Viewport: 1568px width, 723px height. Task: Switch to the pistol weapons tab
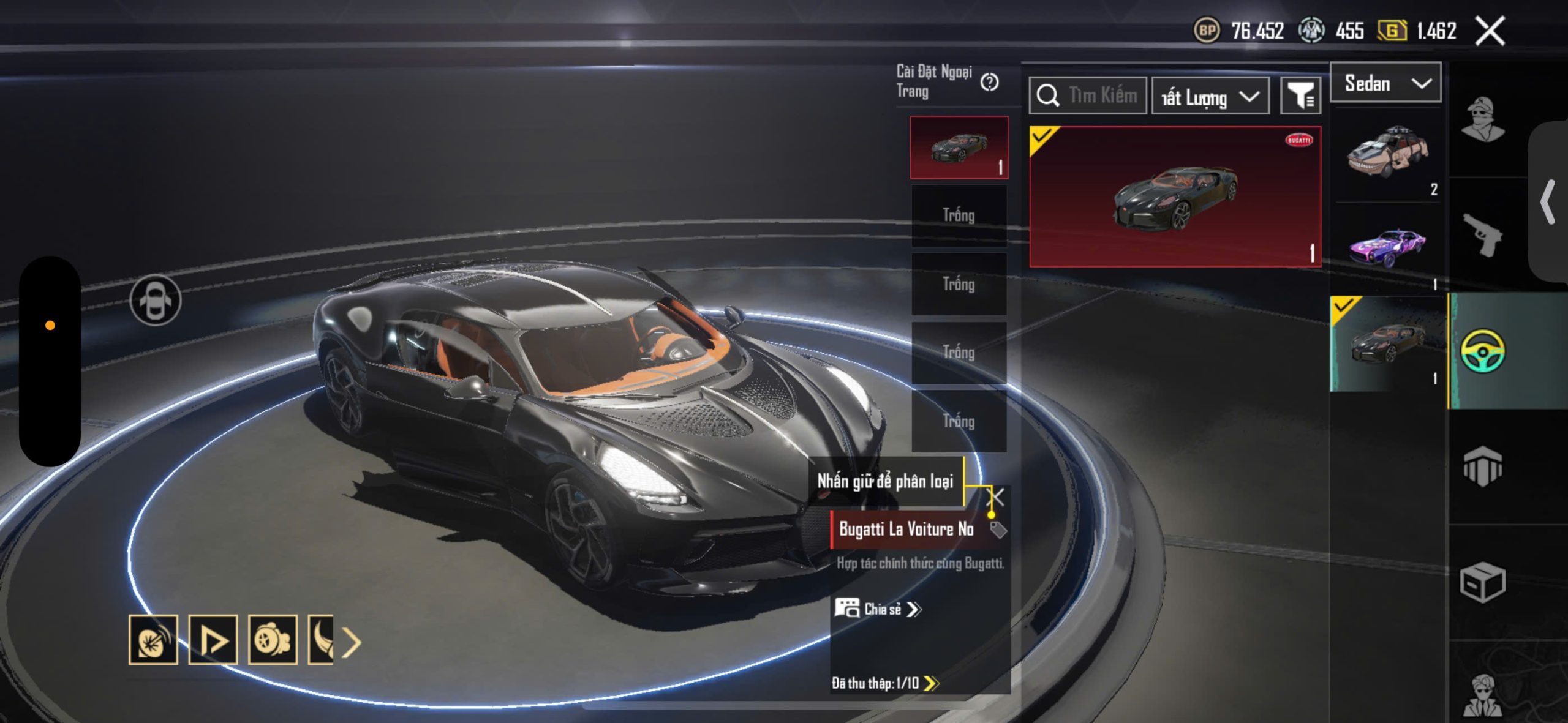tap(1482, 234)
